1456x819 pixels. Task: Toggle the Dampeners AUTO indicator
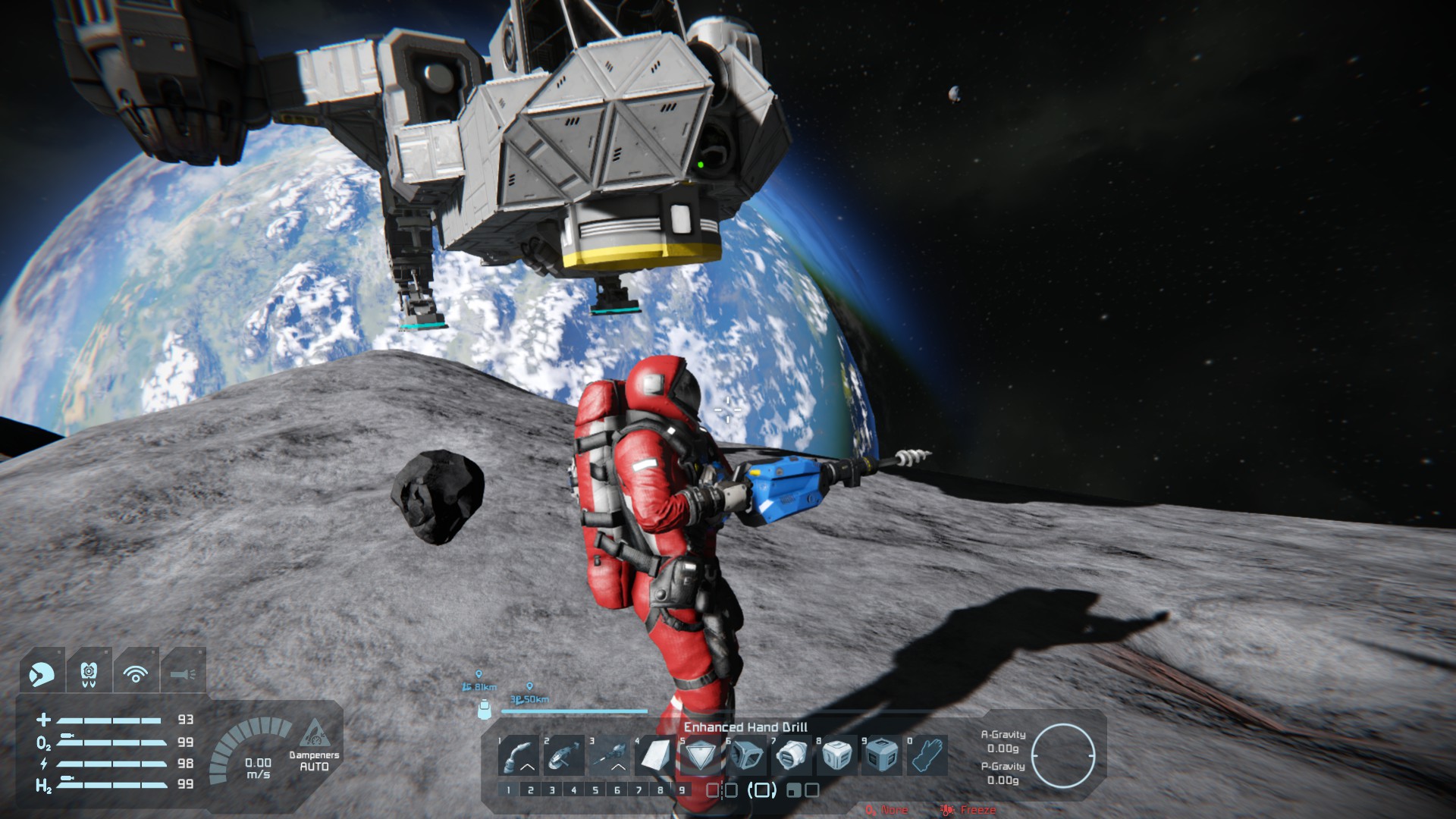click(x=314, y=750)
